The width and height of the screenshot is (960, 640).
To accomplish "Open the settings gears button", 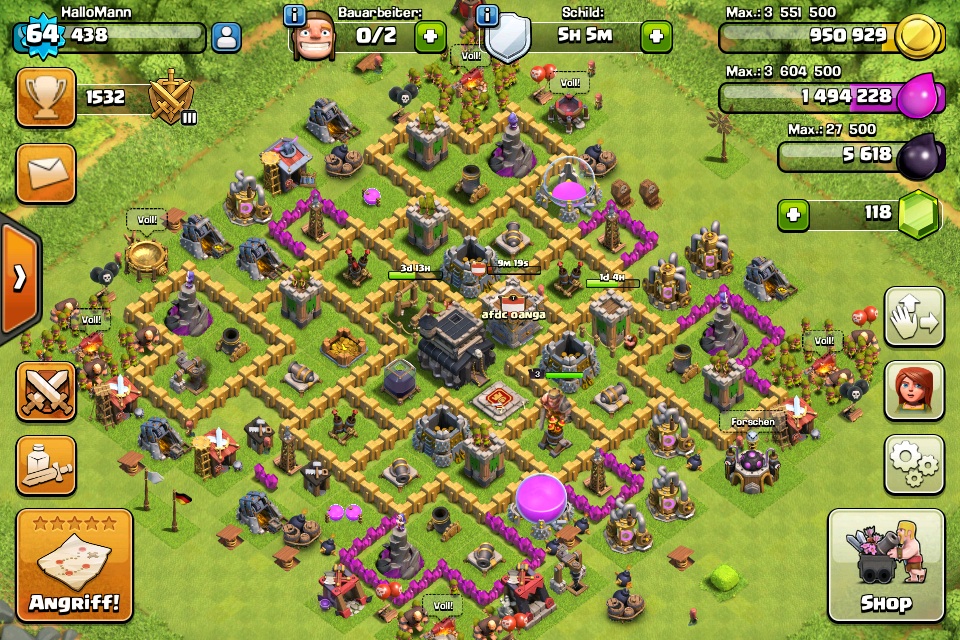I will pos(914,464).
